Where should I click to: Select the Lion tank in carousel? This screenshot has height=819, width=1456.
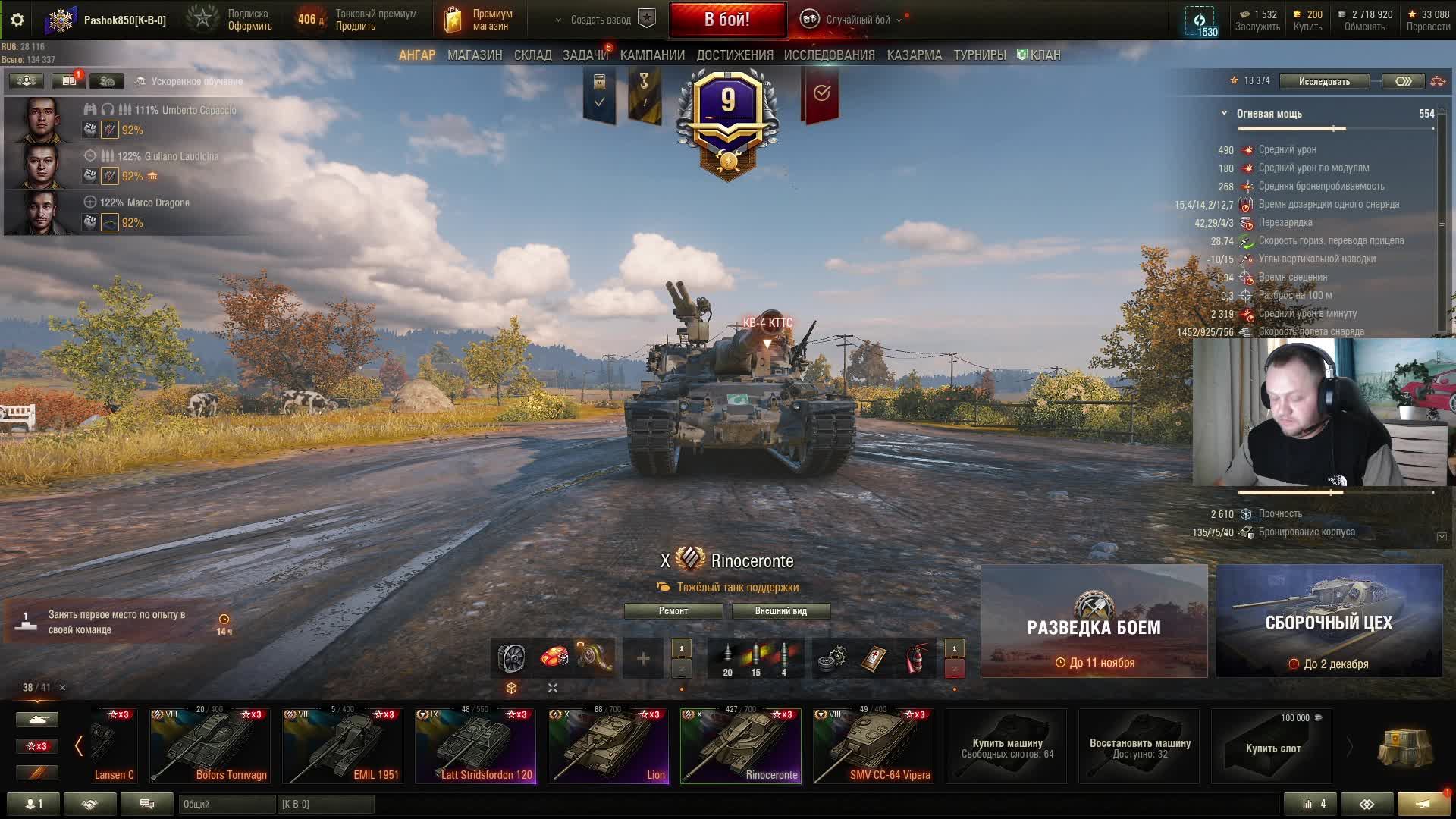click(608, 745)
